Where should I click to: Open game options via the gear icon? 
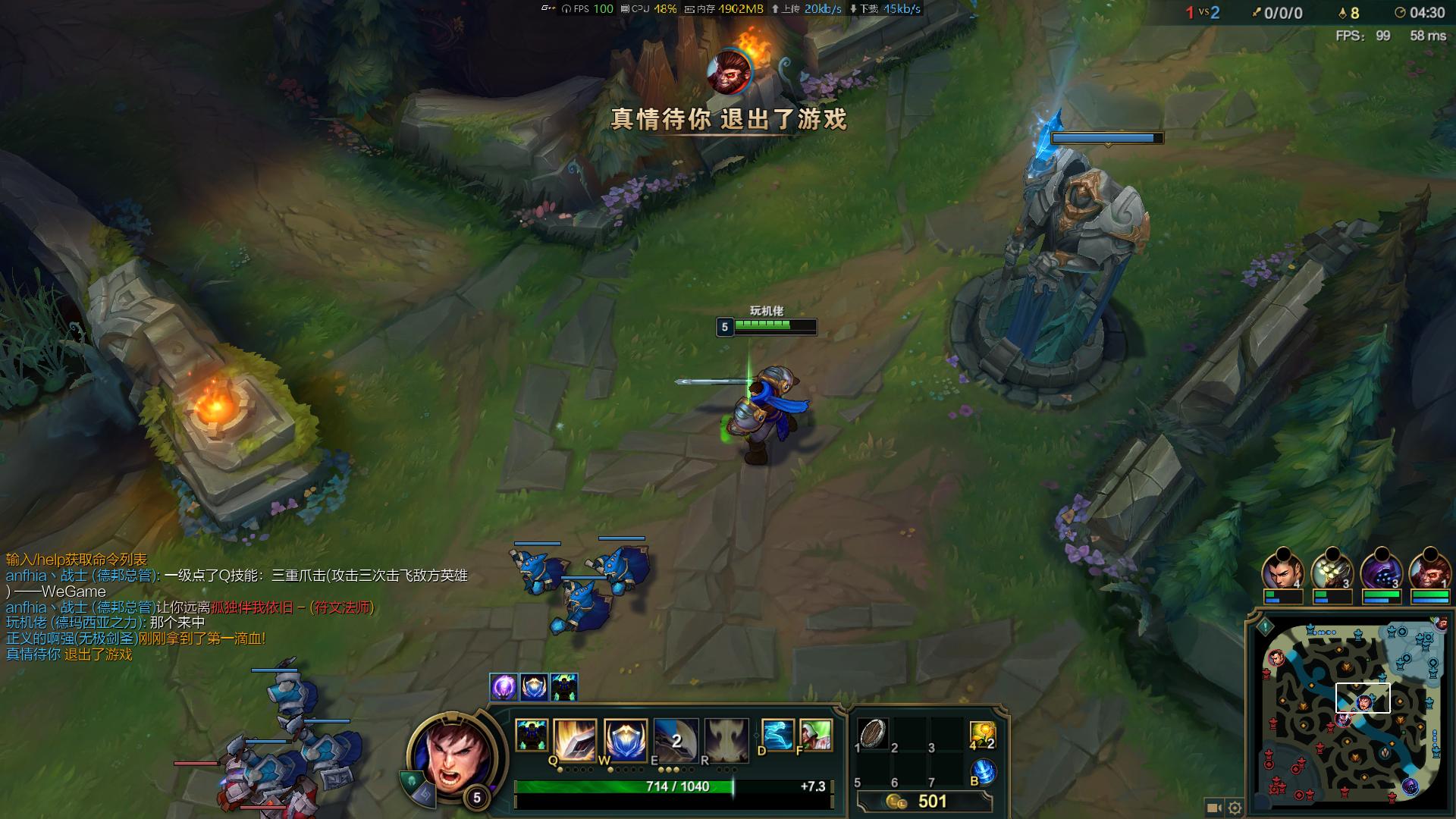(x=1235, y=807)
